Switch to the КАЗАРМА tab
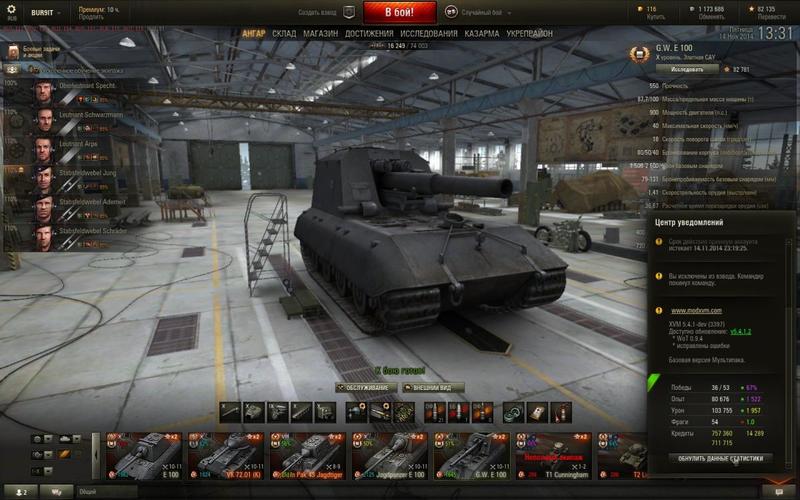800x500 pixels. tap(482, 33)
